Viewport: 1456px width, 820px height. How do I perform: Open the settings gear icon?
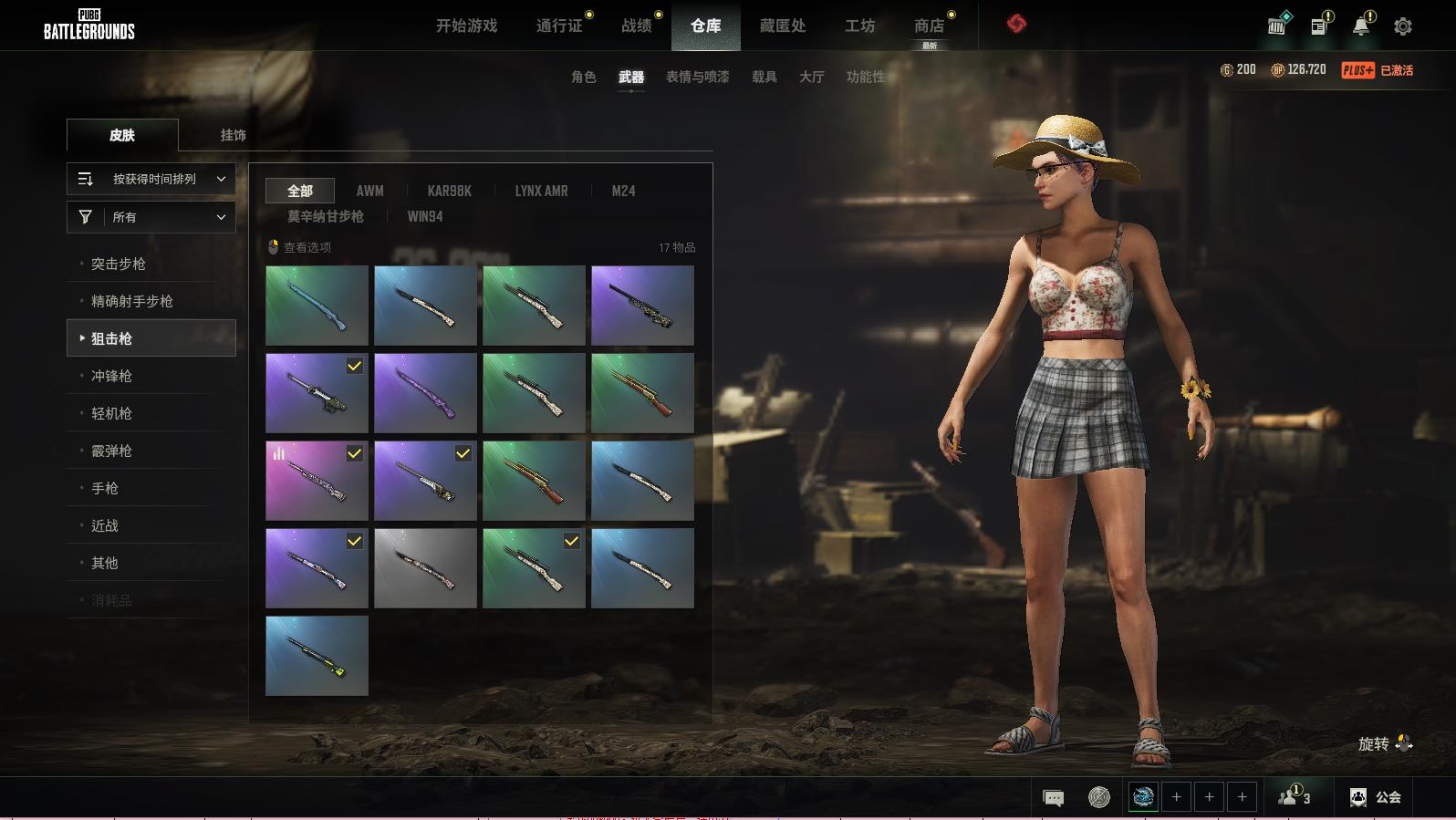tap(1403, 26)
